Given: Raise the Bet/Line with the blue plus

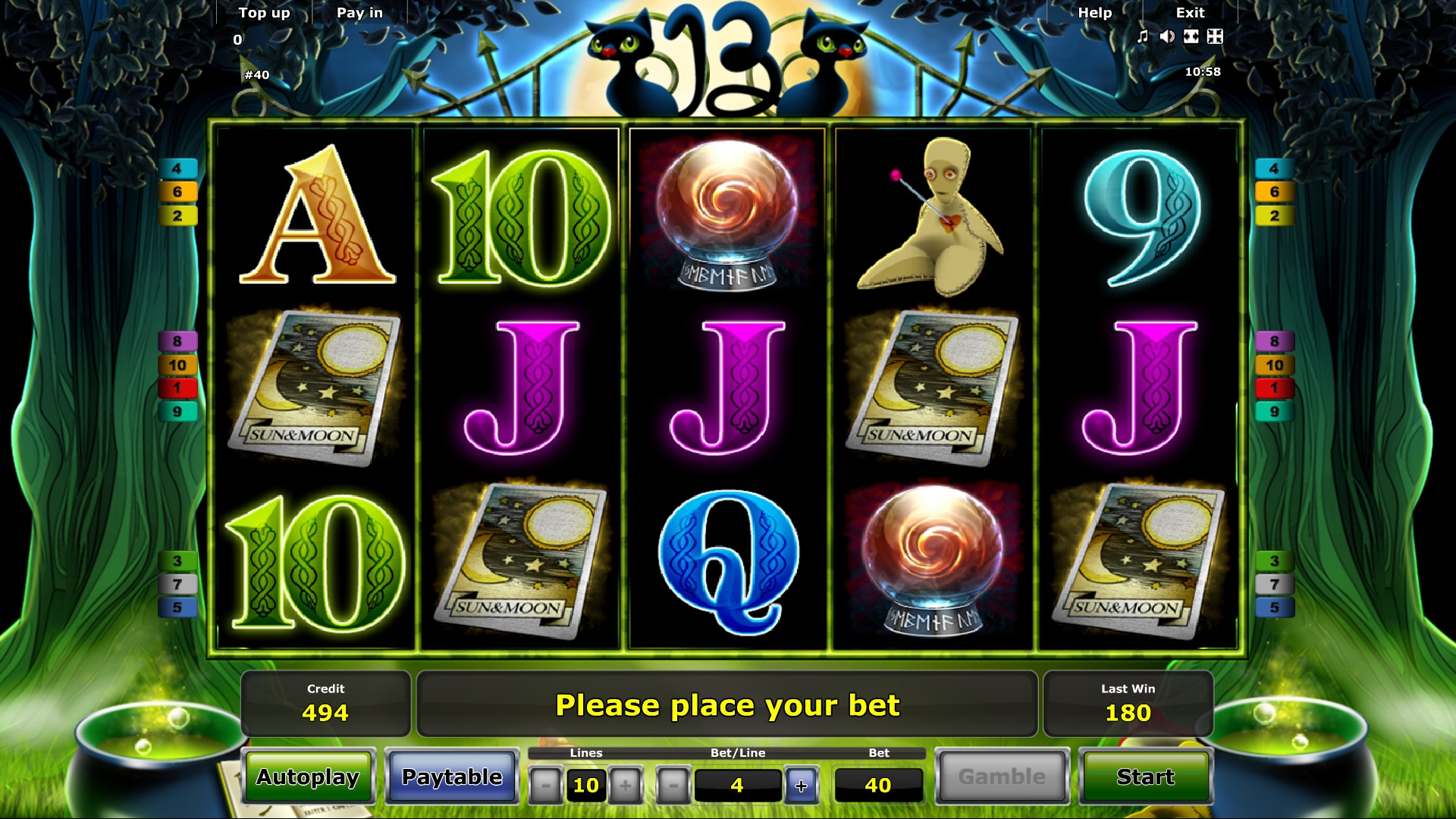Looking at the screenshot, I should (x=802, y=786).
